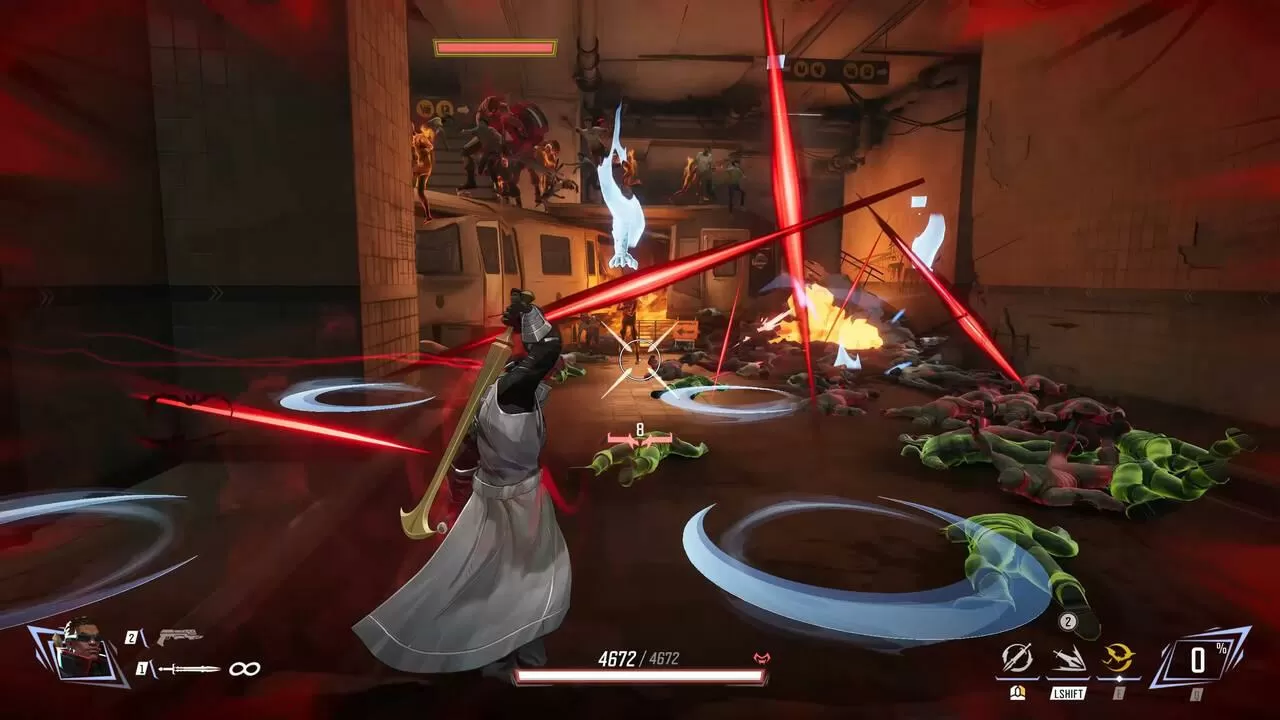1280x720 pixels.
Task: Activate the circled sword ability icon
Action: coord(1017,658)
